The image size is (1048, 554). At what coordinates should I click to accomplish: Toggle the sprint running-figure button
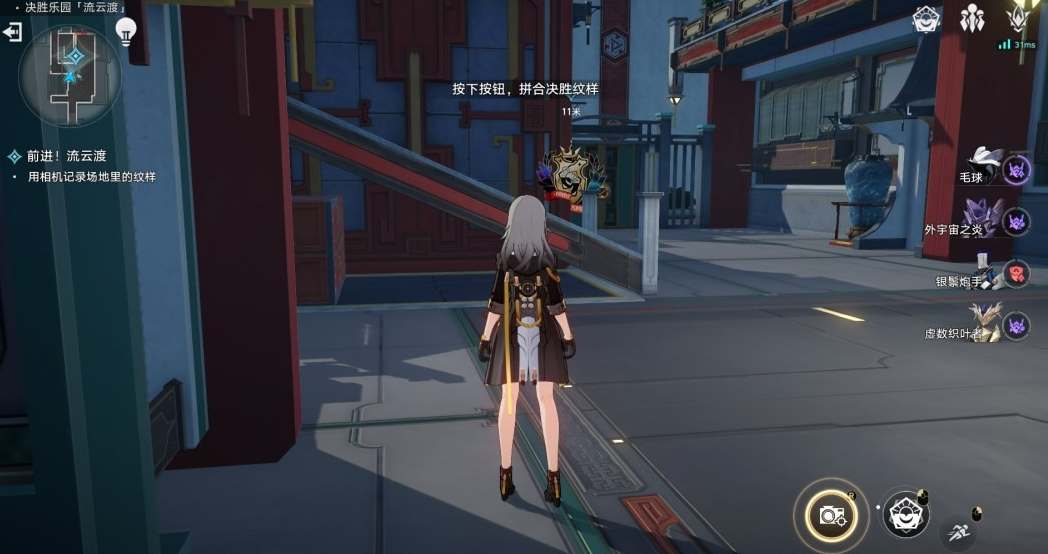(960, 532)
